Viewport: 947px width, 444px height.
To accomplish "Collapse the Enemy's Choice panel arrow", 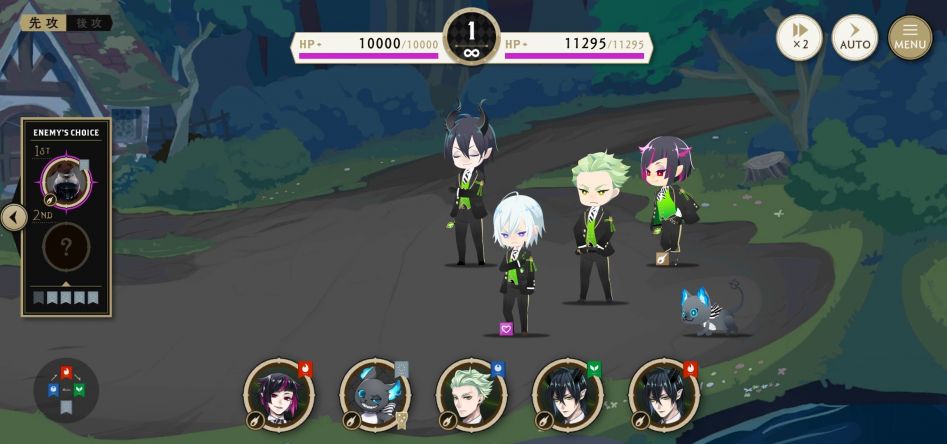I will (x=13, y=217).
